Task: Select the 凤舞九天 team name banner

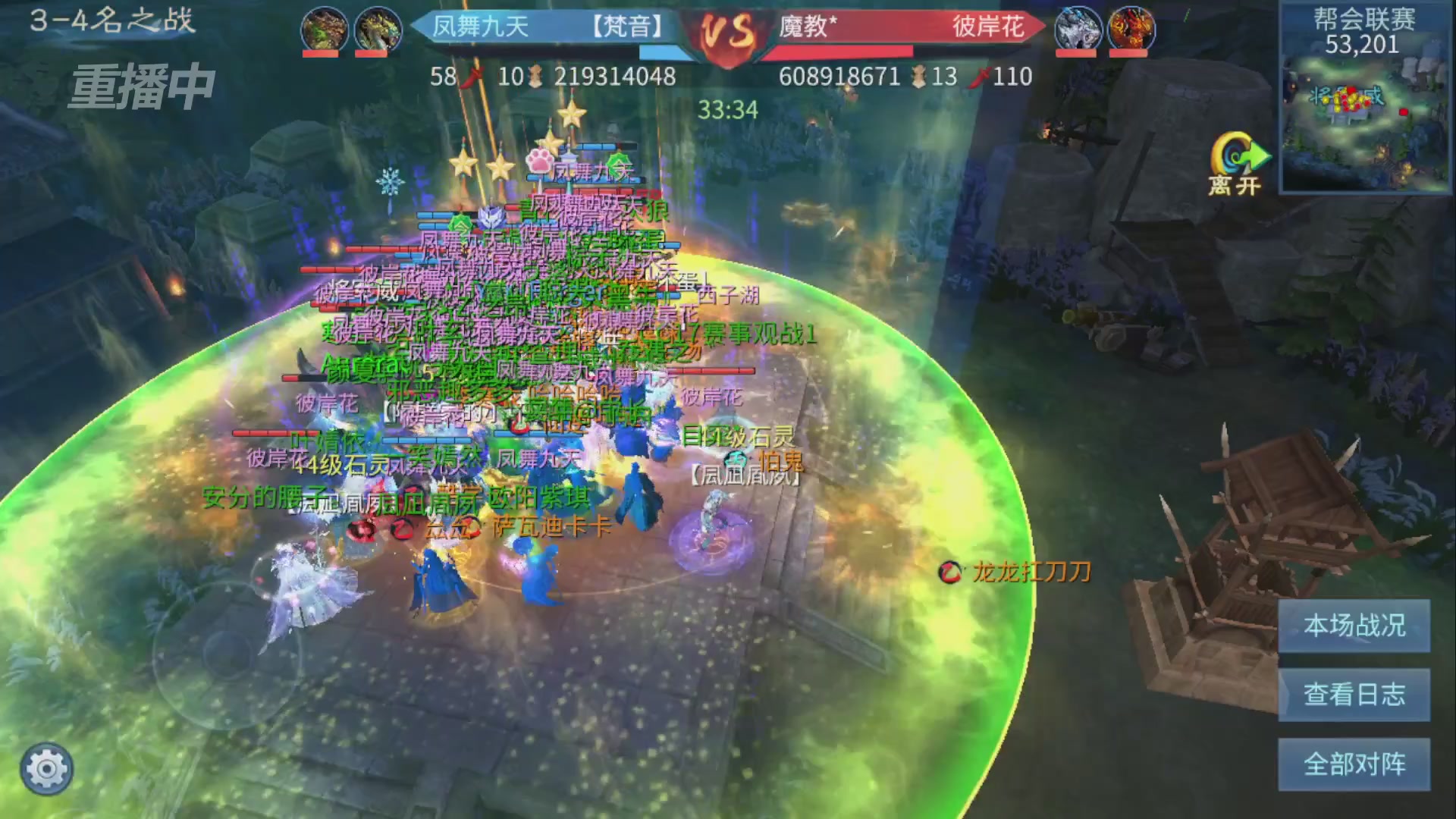Action: coord(481,27)
